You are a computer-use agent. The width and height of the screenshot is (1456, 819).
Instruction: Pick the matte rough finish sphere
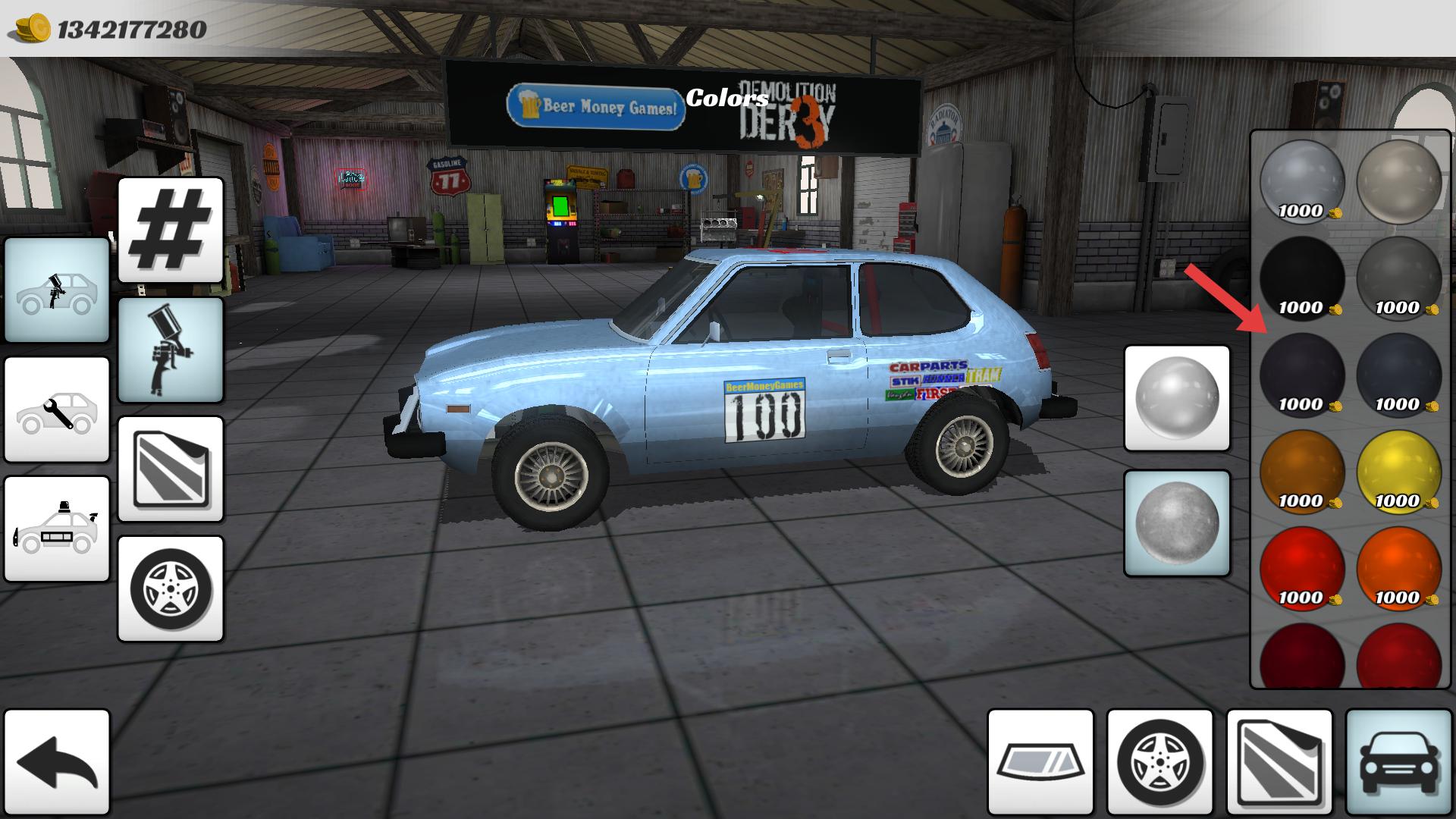click(x=1176, y=523)
